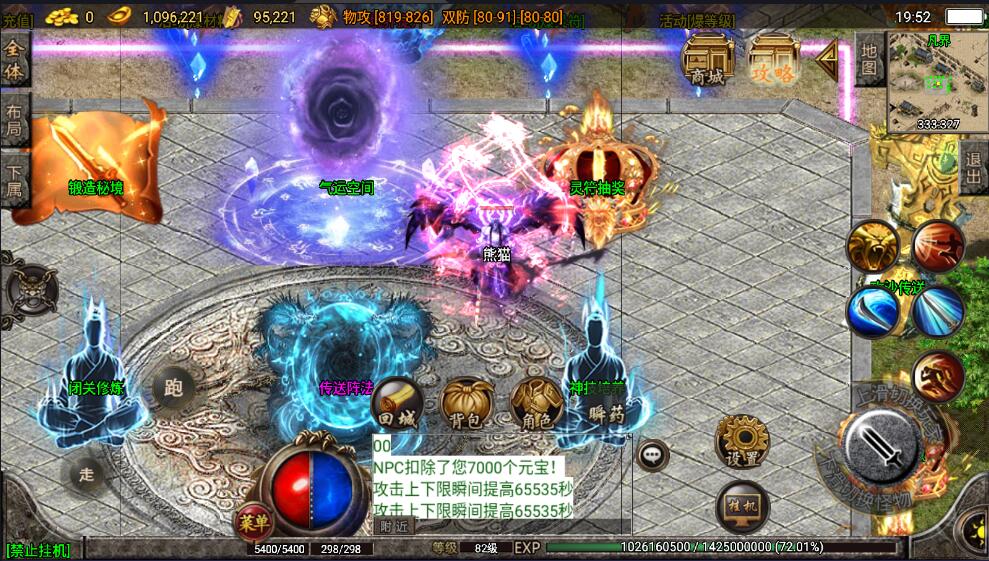The height and width of the screenshot is (561, 989).
Task: Open the chat speech bubble
Action: 653,455
